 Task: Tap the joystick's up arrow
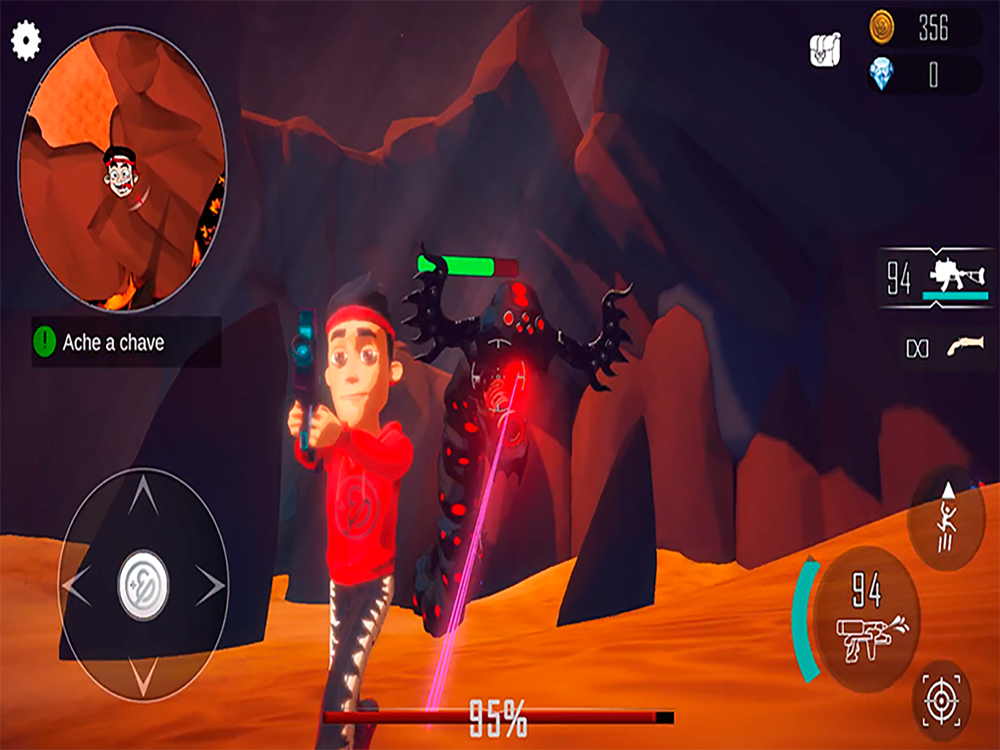[143, 494]
